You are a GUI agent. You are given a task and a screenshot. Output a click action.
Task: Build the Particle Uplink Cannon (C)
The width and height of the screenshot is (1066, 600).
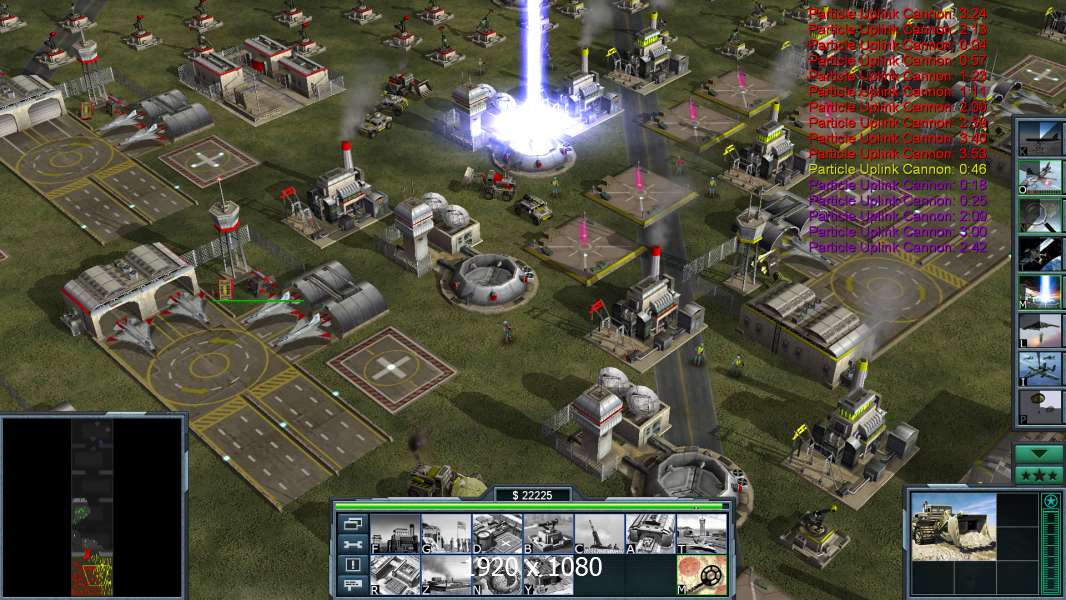click(x=599, y=533)
